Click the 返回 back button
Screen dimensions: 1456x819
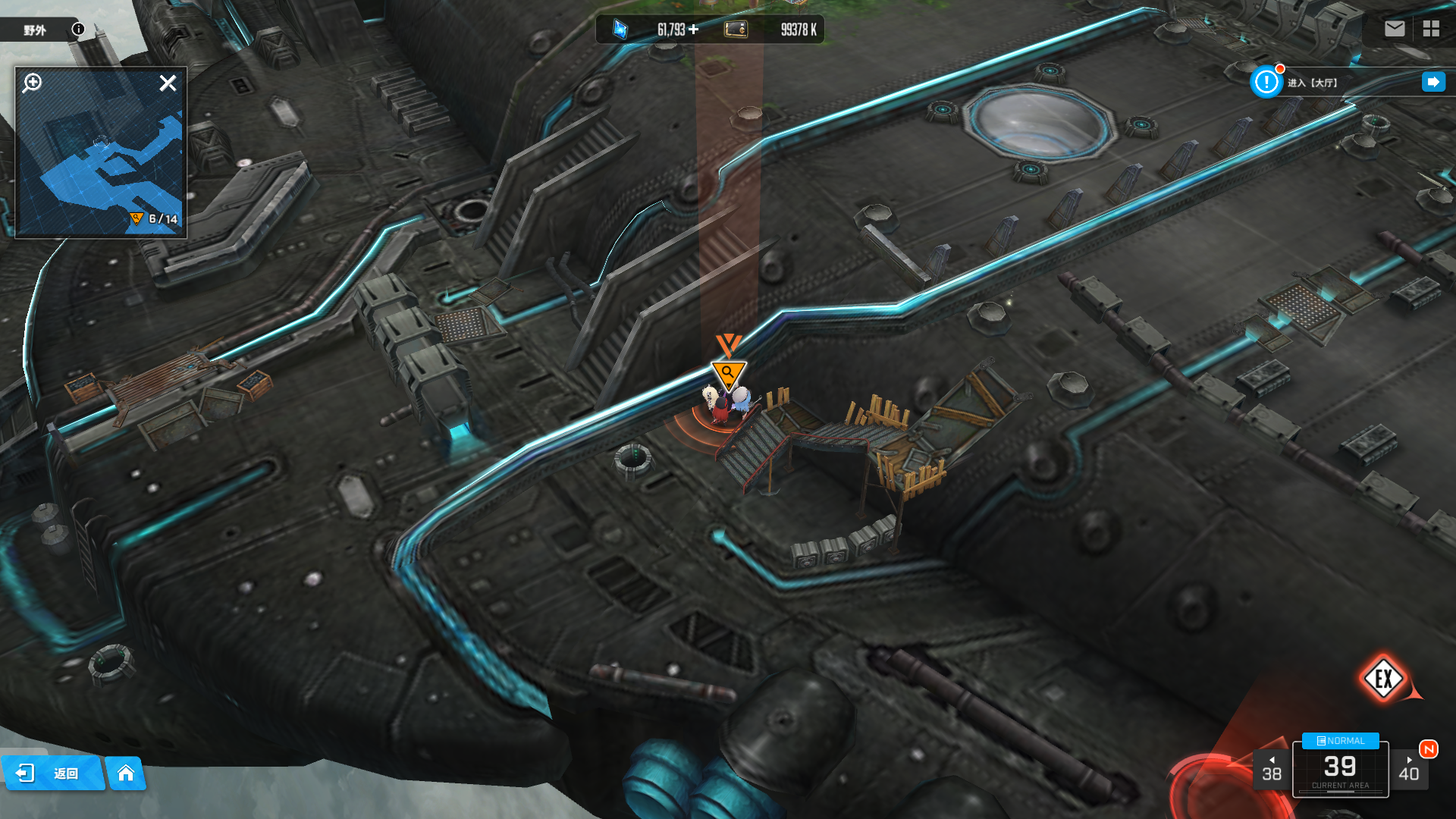tap(52, 773)
